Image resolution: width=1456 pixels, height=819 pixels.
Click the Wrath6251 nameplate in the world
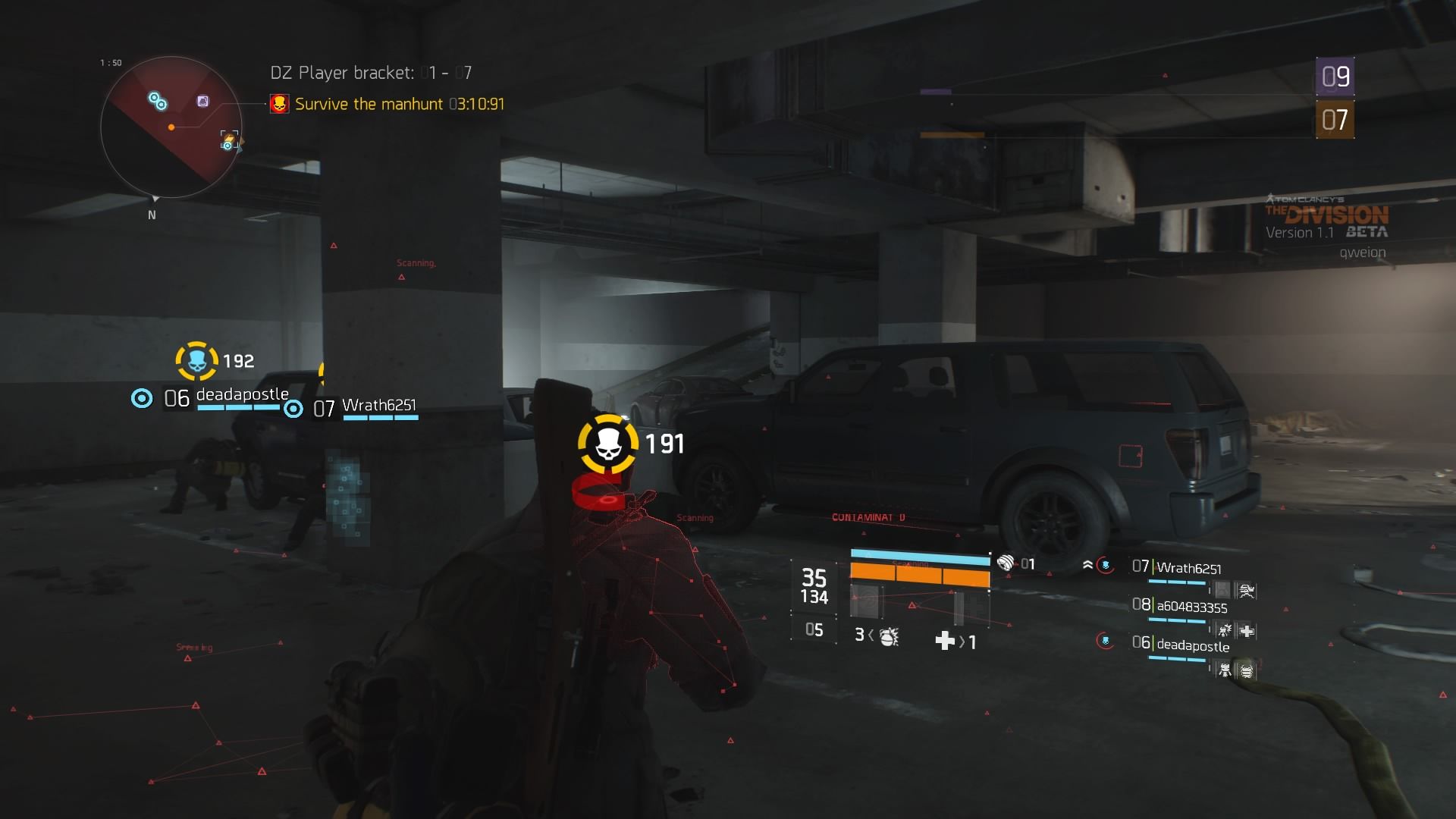(378, 406)
